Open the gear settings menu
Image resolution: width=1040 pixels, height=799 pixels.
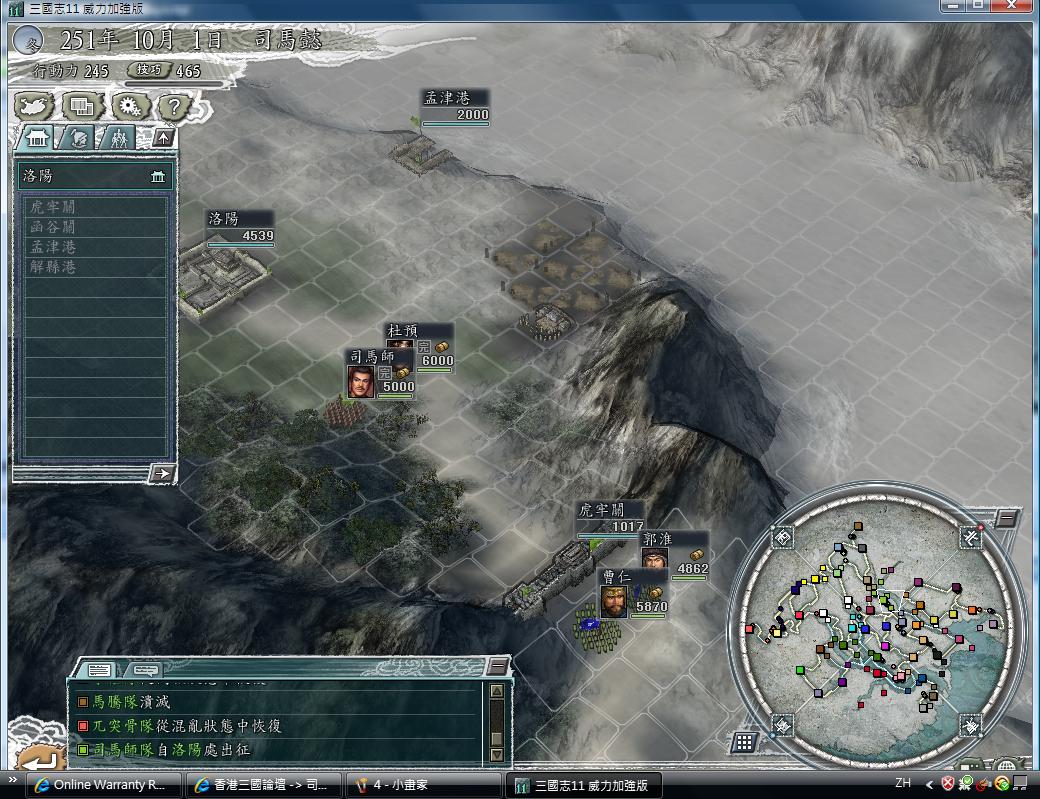[129, 105]
